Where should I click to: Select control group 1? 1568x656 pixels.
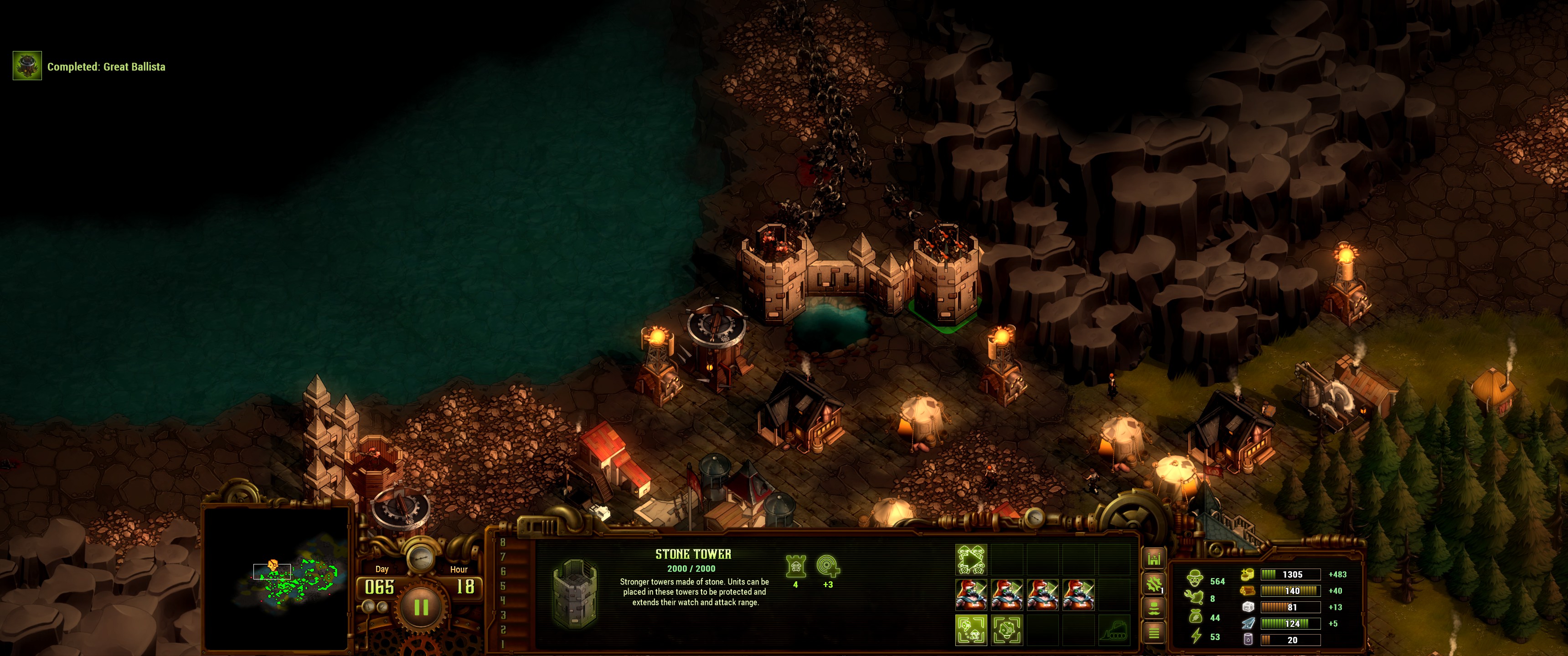pyautogui.click(x=503, y=644)
